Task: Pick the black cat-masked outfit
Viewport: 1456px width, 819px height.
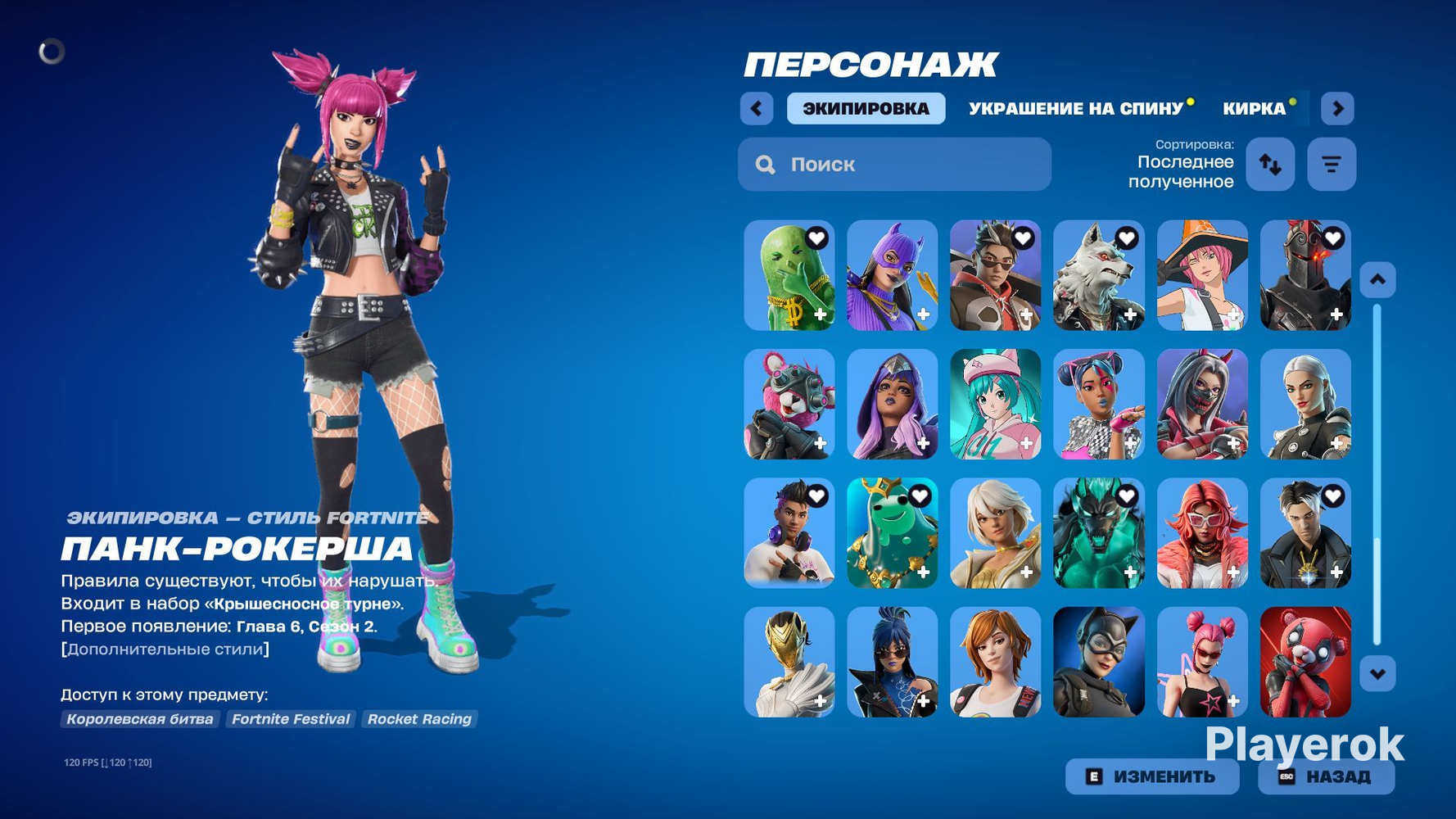Action: point(1098,662)
